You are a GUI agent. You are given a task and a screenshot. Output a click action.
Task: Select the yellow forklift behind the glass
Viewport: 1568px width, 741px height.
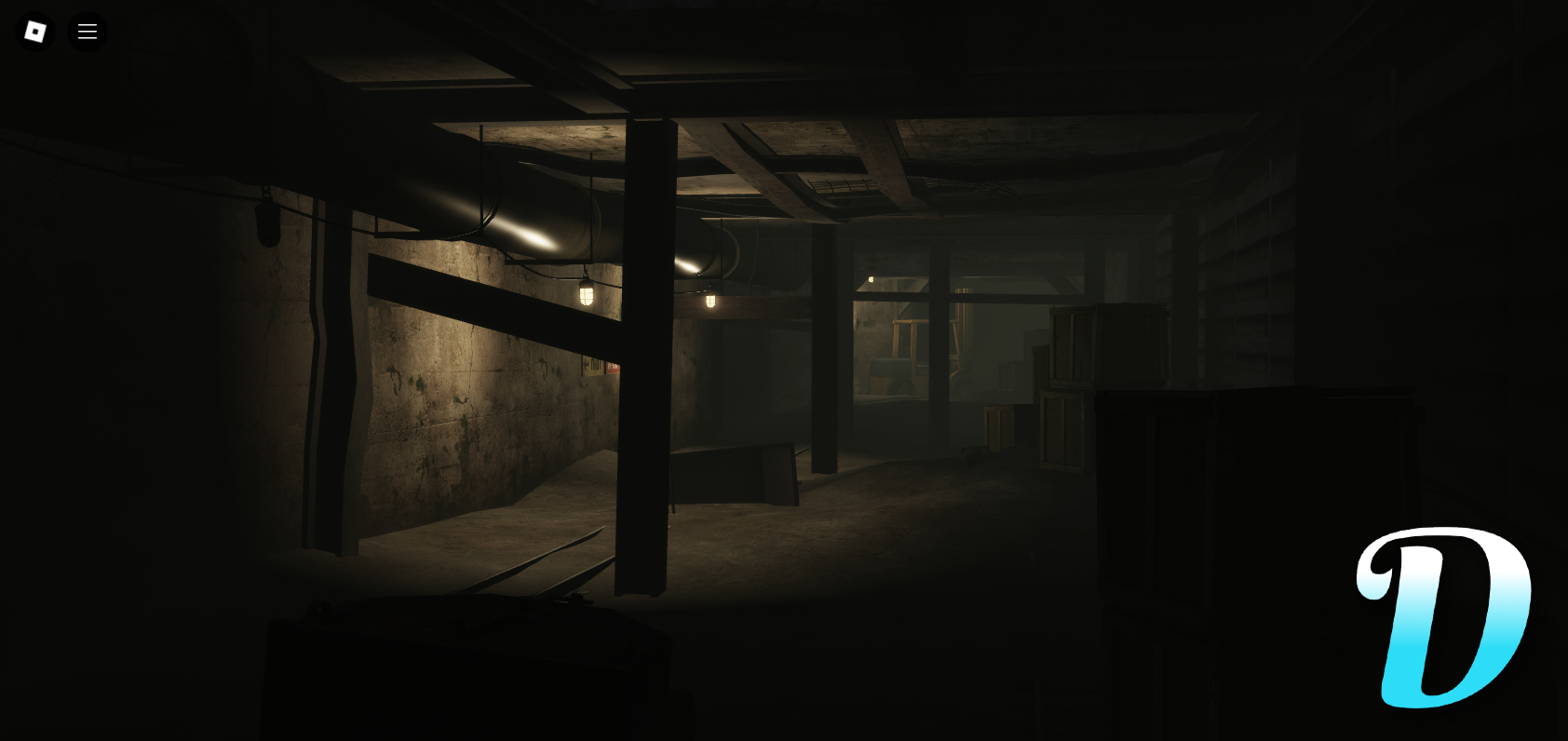pyautogui.click(x=899, y=372)
